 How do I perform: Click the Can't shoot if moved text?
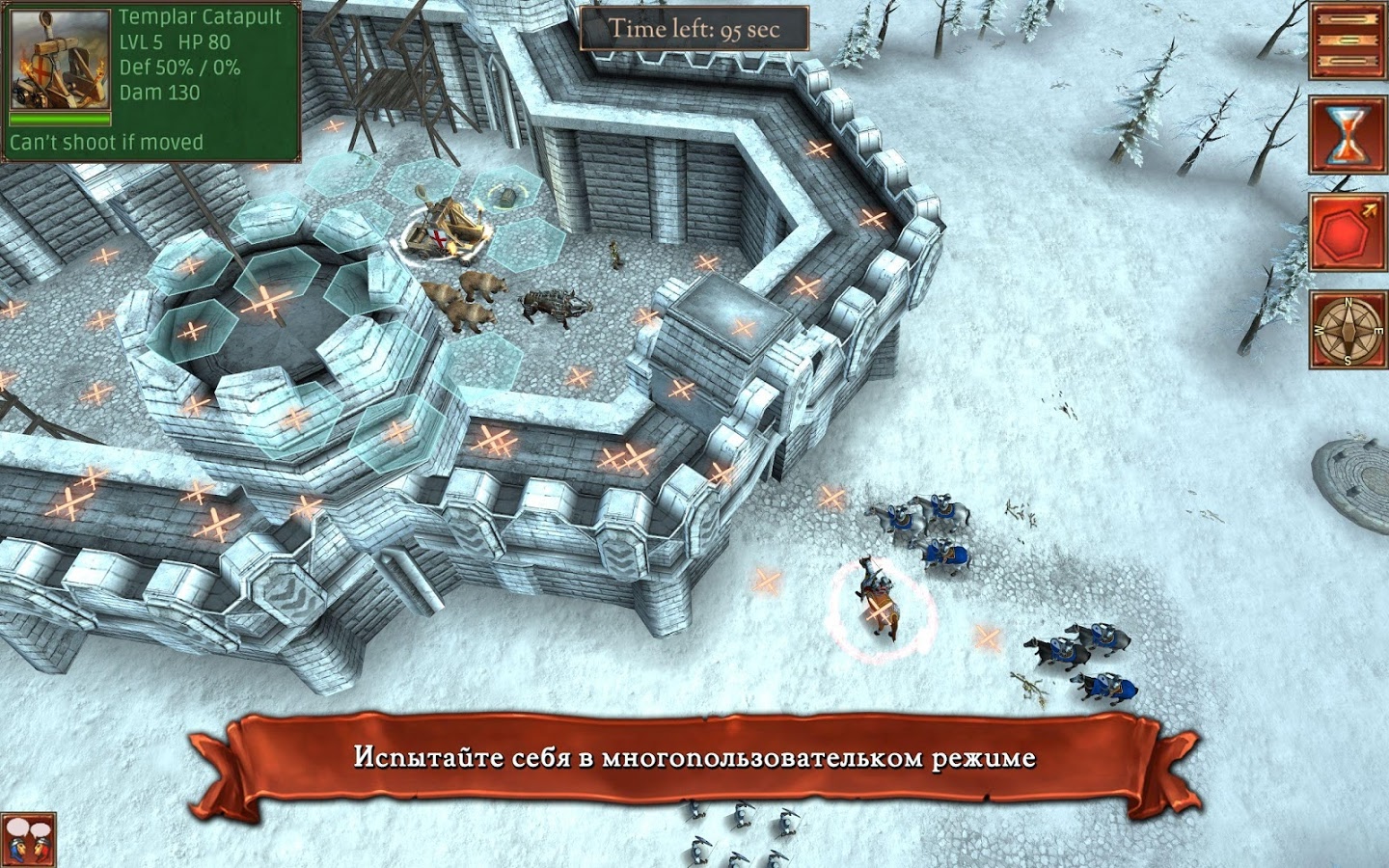tap(106, 141)
